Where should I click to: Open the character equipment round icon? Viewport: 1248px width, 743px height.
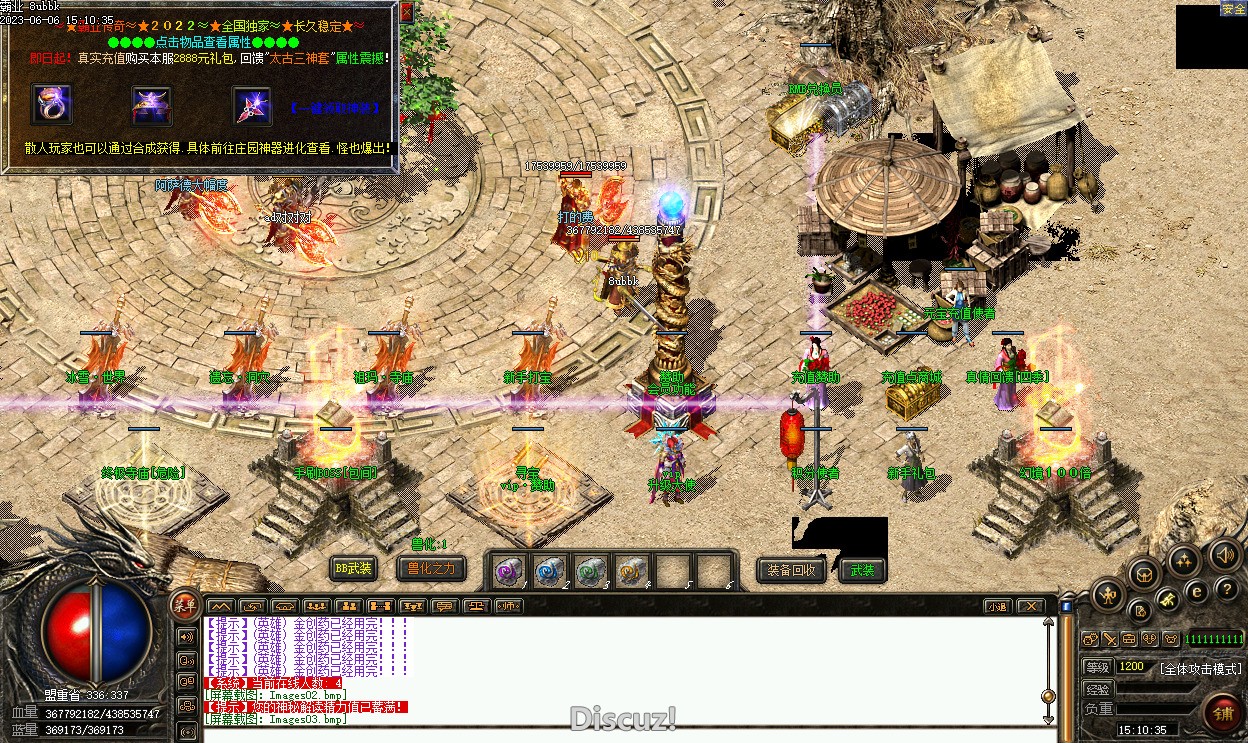1107,596
